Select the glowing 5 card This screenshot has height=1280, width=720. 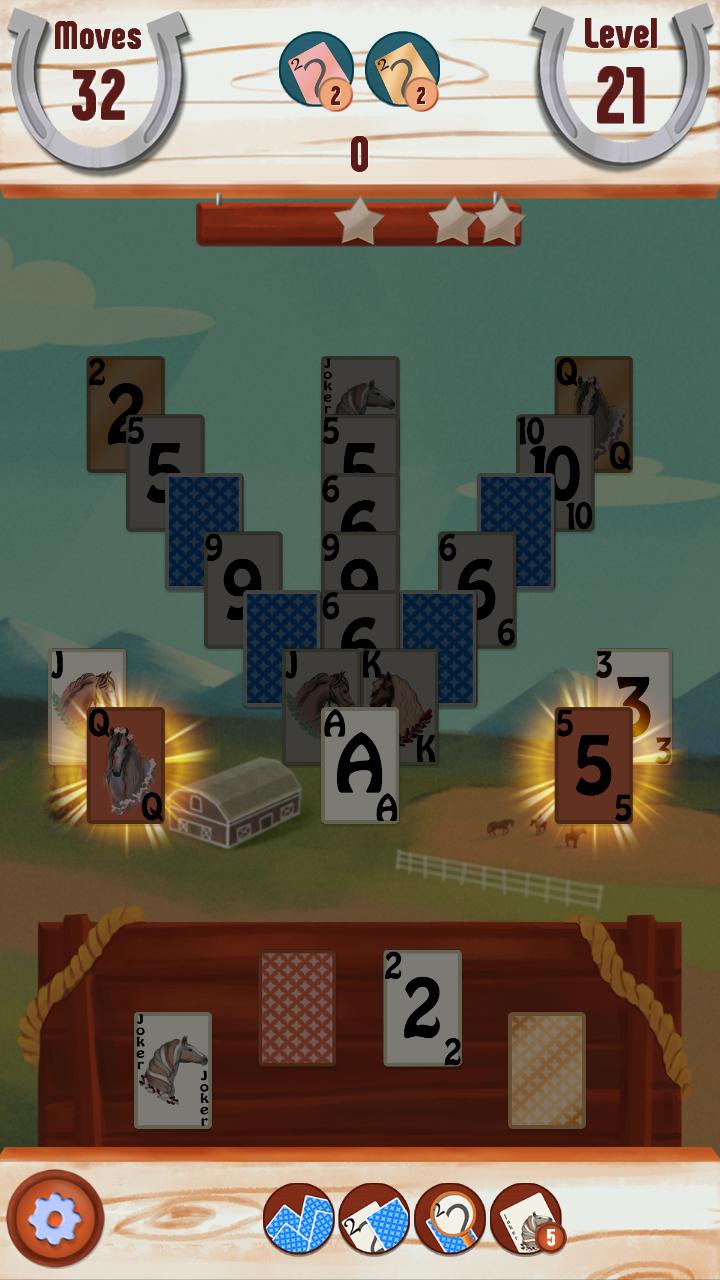[594, 766]
